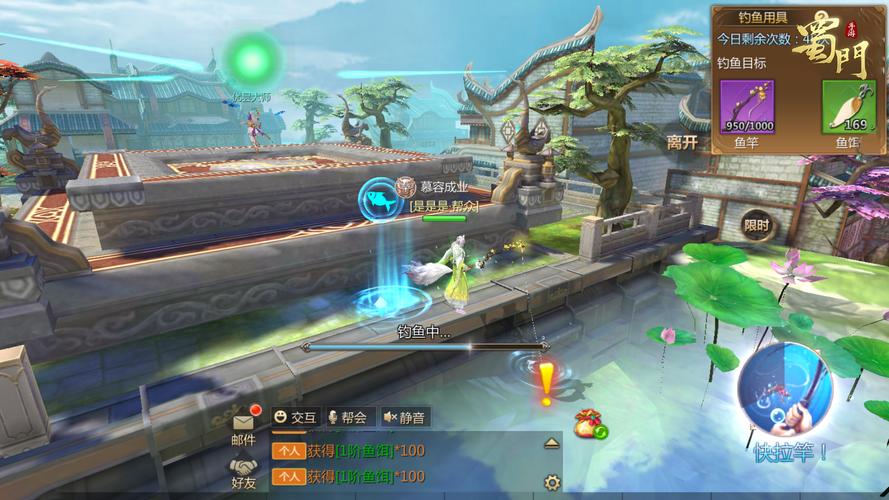Open chat settings via the gear icon
Image resolution: width=889 pixels, height=500 pixels.
pyautogui.click(x=551, y=481)
